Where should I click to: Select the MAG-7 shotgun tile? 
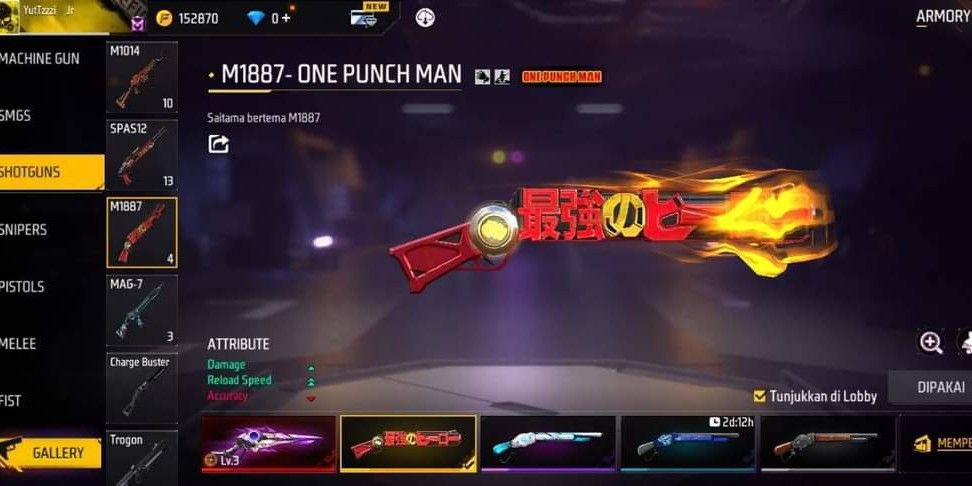pyautogui.click(x=142, y=310)
